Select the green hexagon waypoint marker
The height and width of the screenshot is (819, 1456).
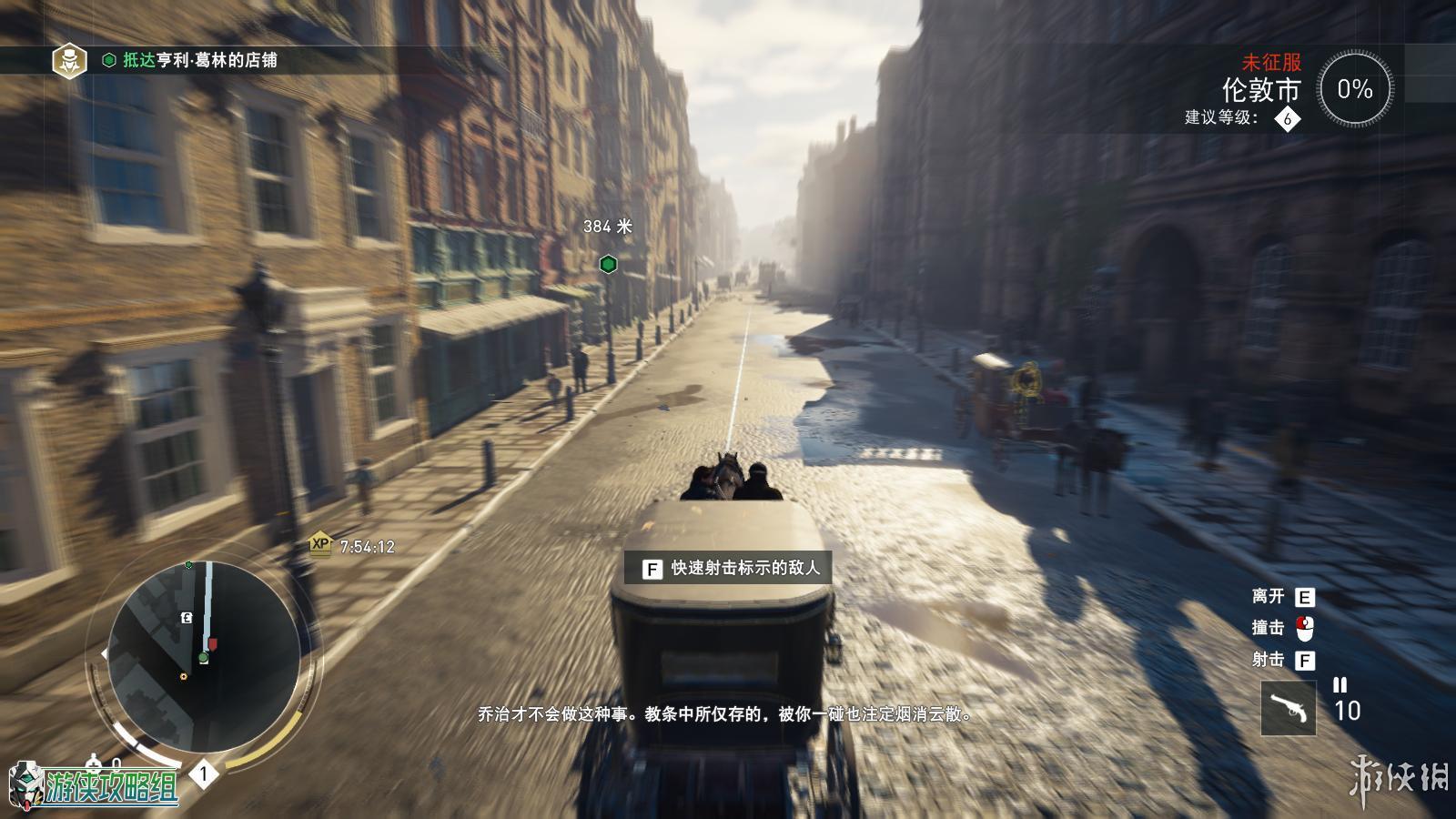[609, 265]
